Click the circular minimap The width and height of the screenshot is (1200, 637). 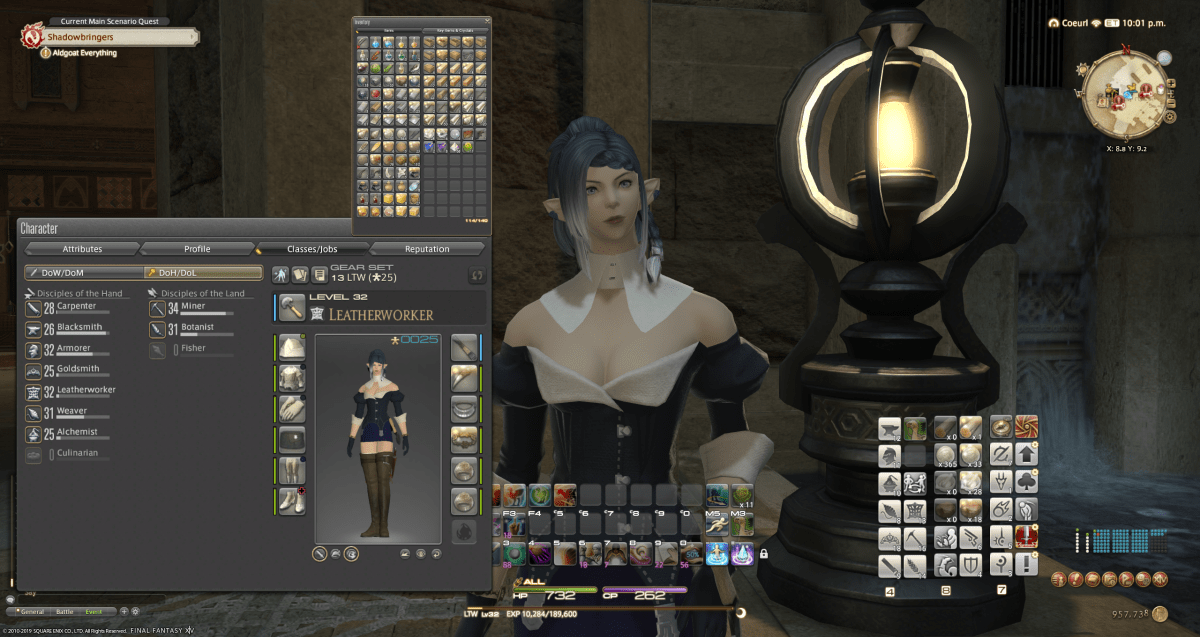(1124, 95)
